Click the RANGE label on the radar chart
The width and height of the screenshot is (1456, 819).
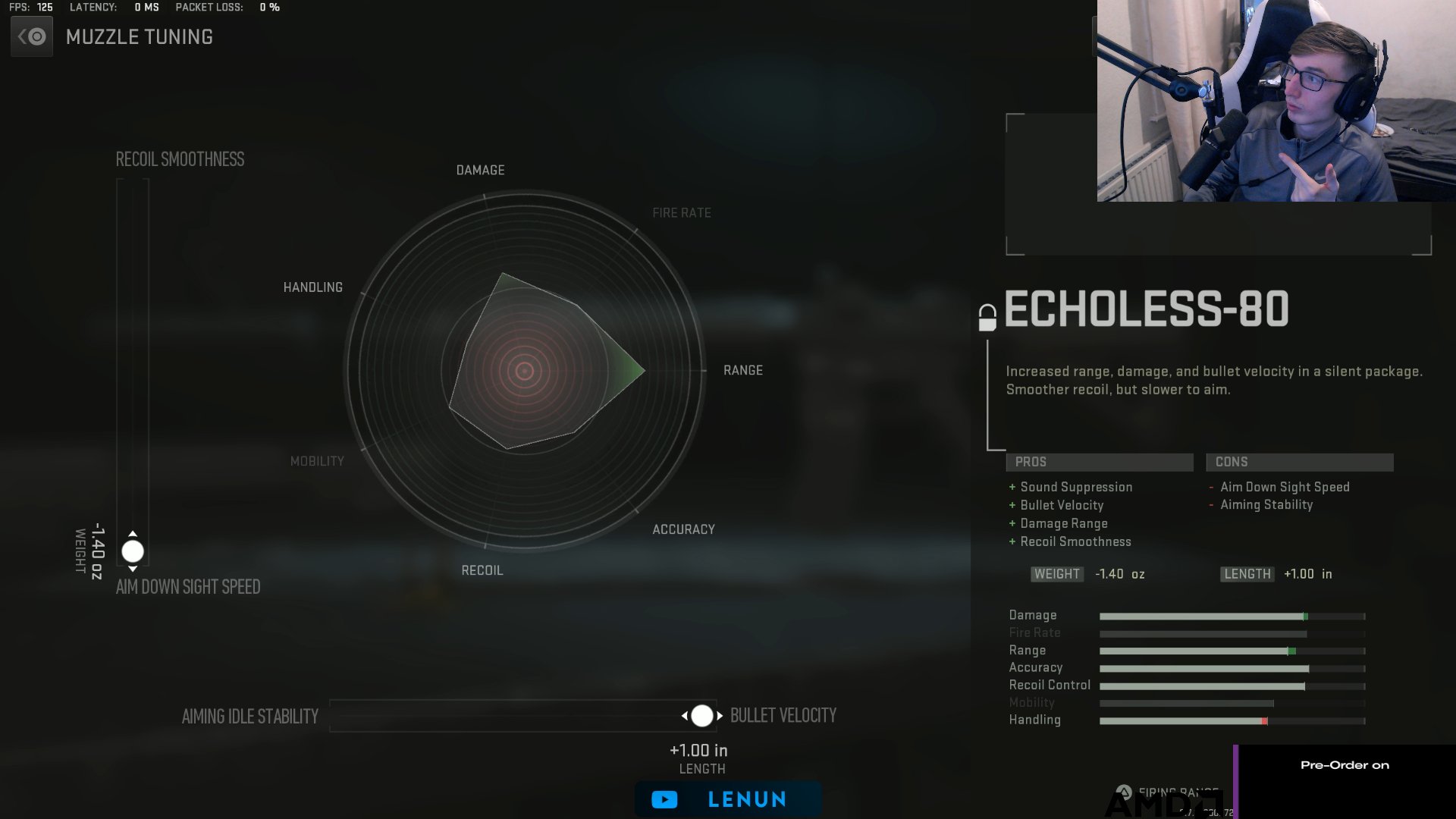743,370
